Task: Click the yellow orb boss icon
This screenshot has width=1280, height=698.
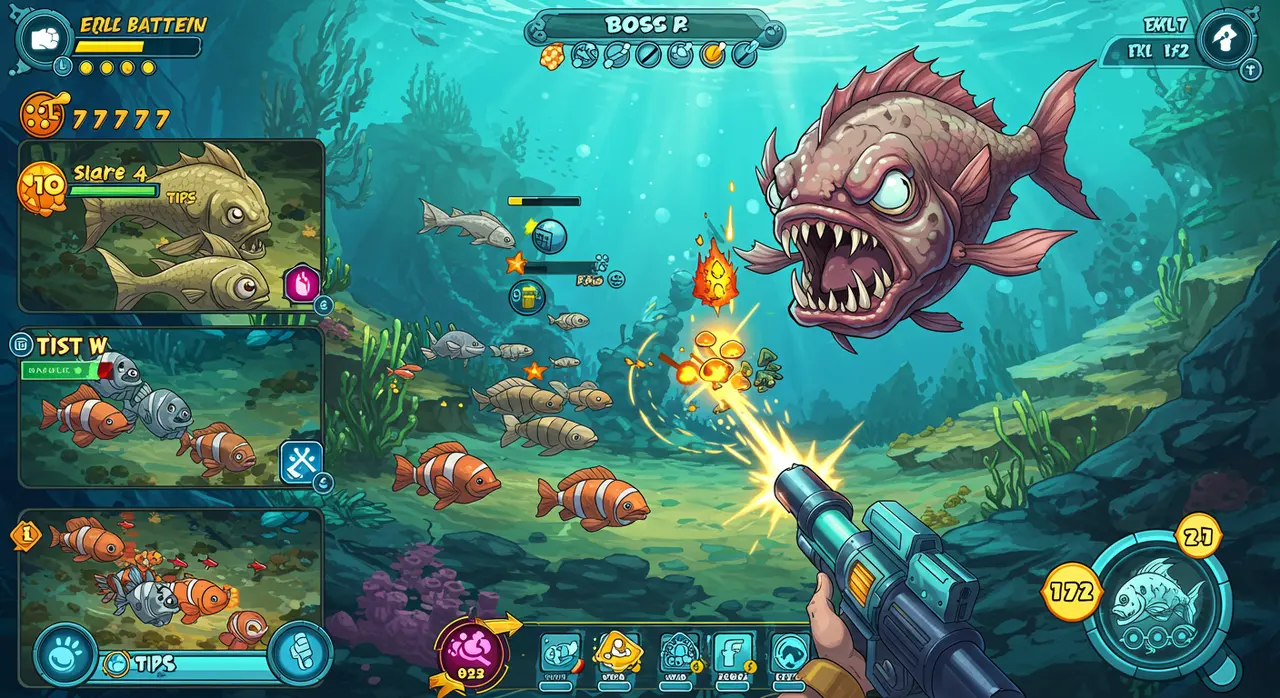Action: (712, 54)
